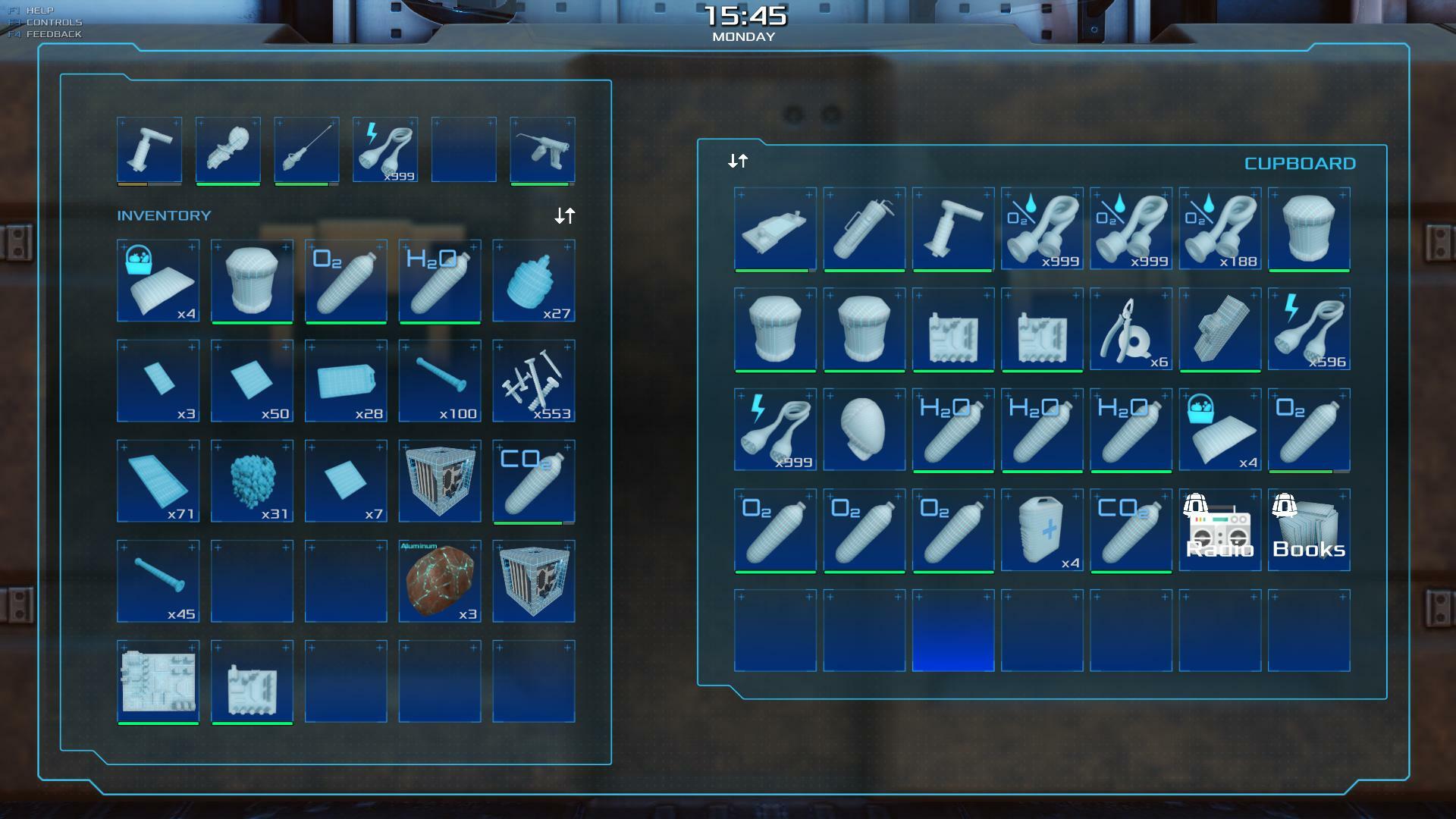Select the helmet in the cupboard
Screen dimensions: 1456x819
click(864, 429)
